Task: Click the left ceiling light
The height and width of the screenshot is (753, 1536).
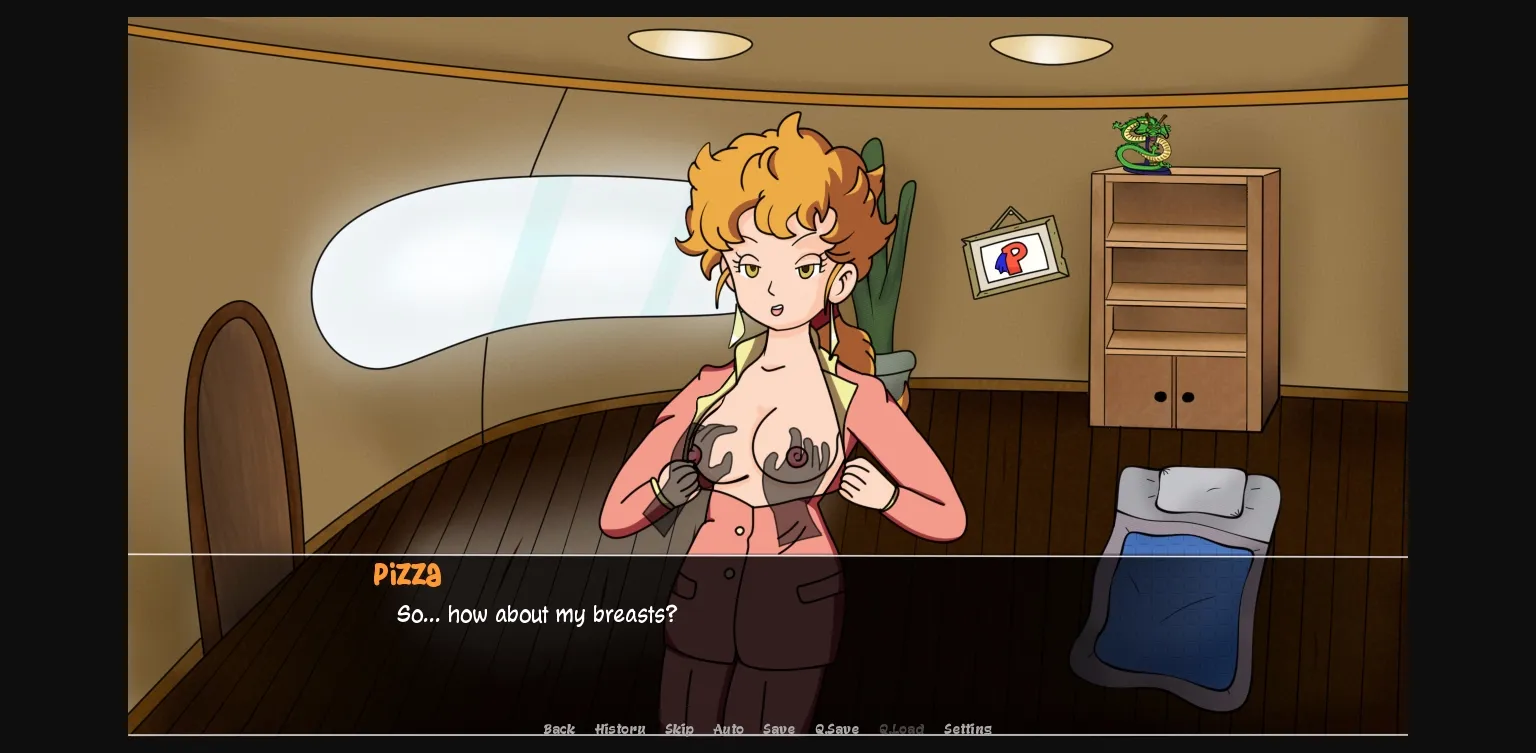Action: click(691, 44)
